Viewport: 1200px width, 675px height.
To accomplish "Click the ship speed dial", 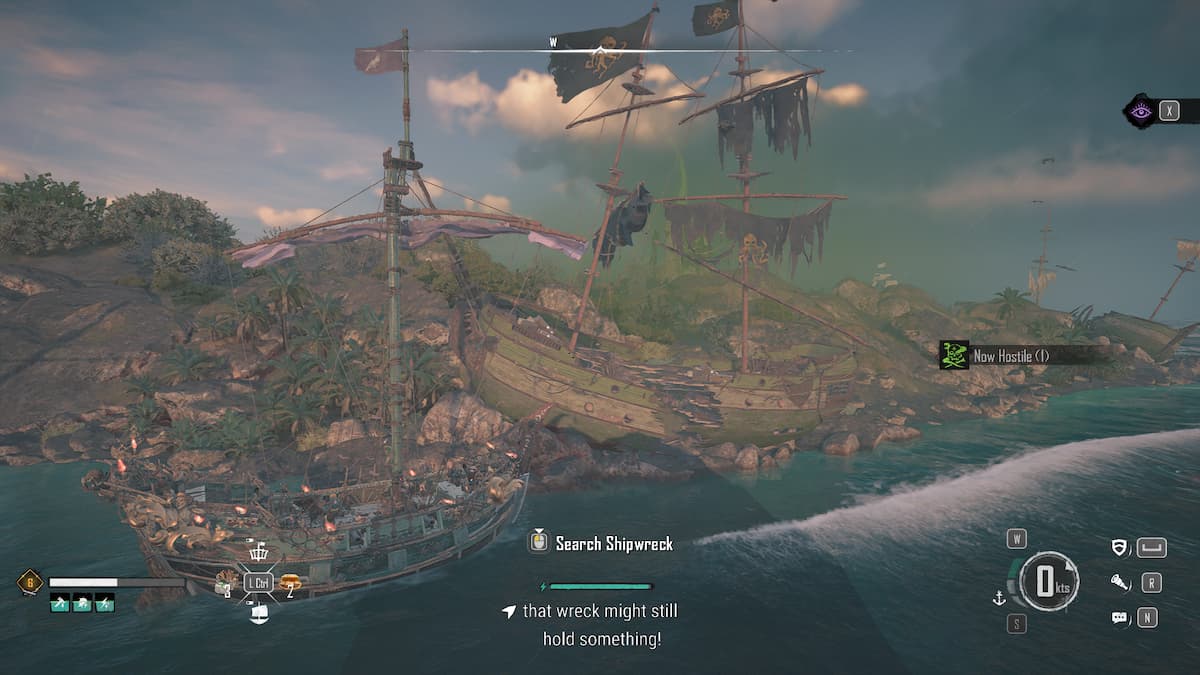I will 1048,581.
